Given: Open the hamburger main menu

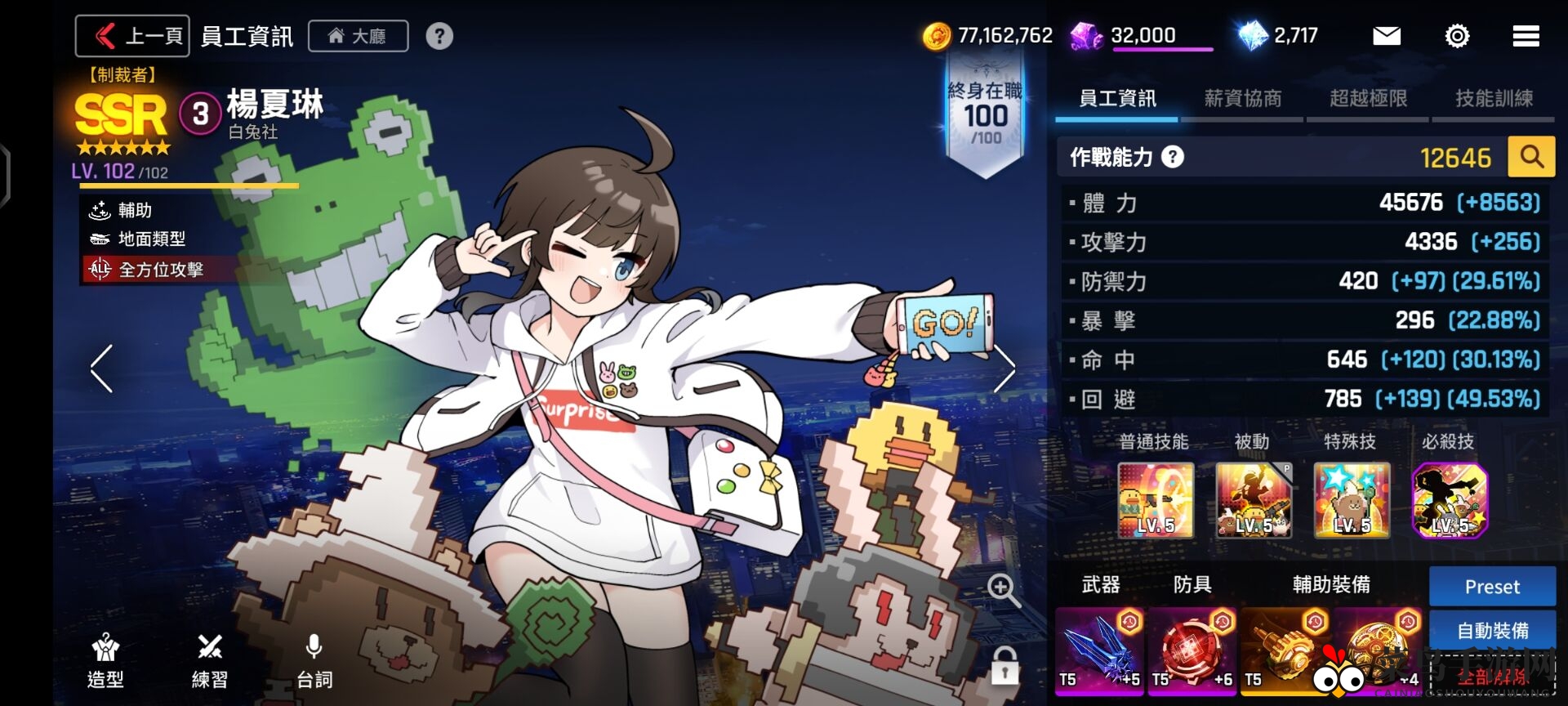Looking at the screenshot, I should [x=1526, y=36].
